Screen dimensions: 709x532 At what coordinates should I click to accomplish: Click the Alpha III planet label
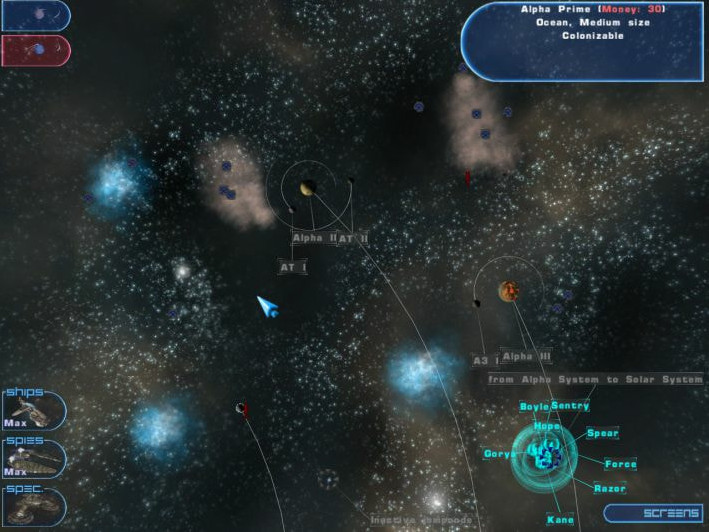(x=526, y=356)
